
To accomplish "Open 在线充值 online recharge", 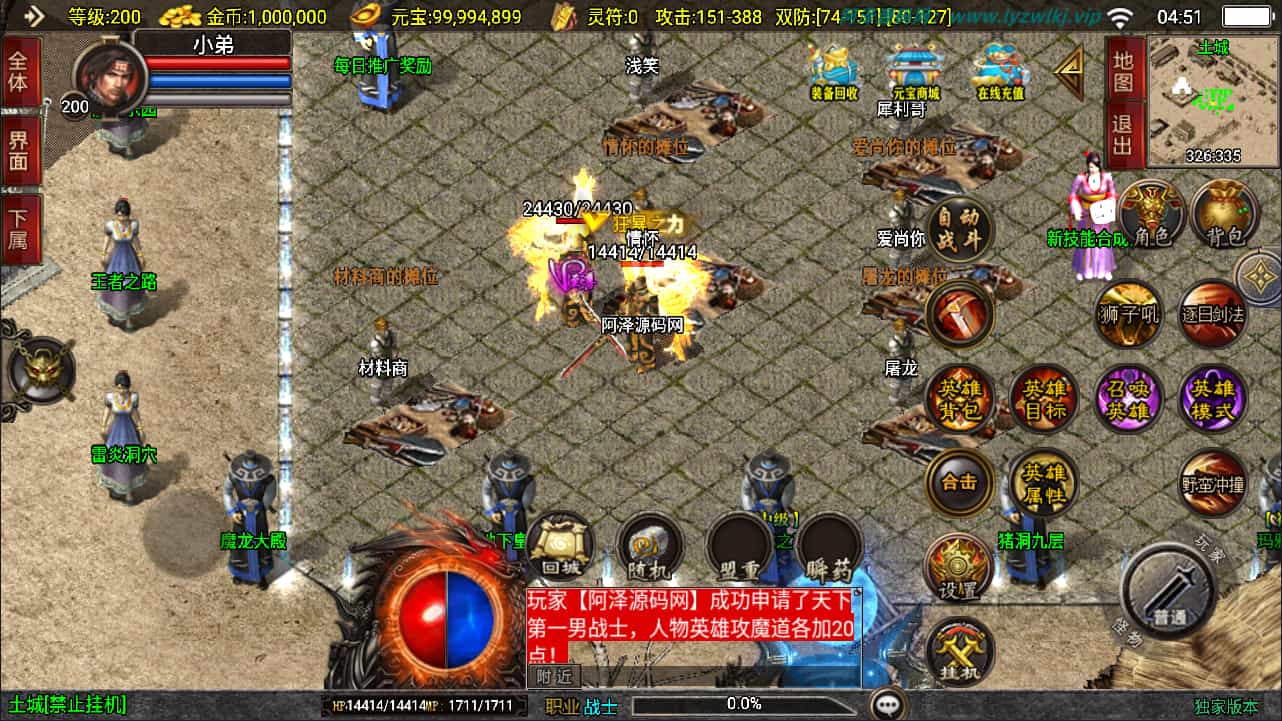I will click(x=1000, y=70).
